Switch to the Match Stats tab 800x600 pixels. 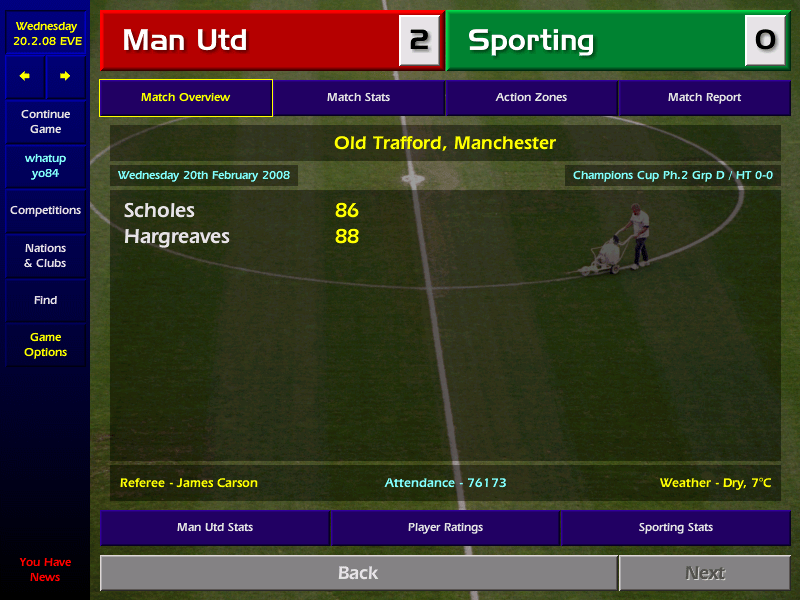[358, 97]
